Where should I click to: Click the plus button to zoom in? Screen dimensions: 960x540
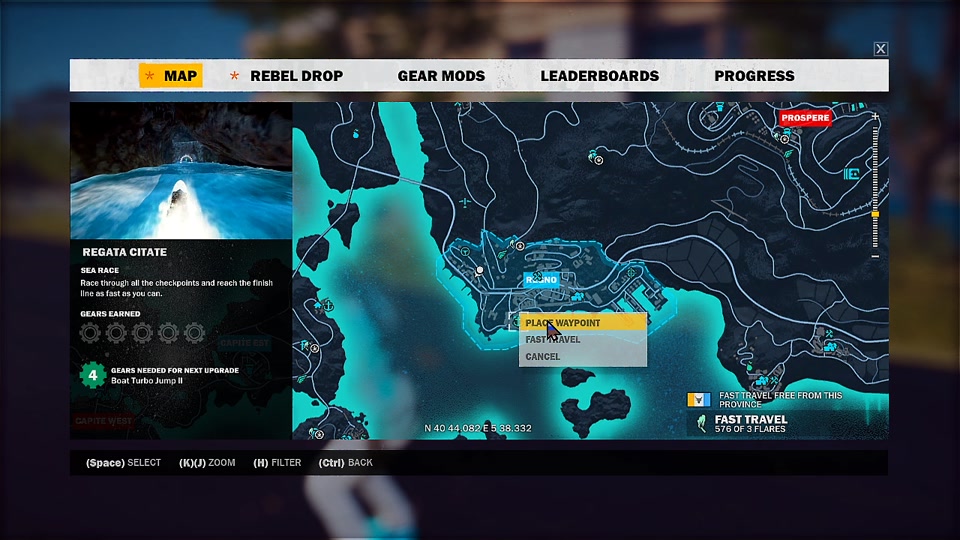876,117
